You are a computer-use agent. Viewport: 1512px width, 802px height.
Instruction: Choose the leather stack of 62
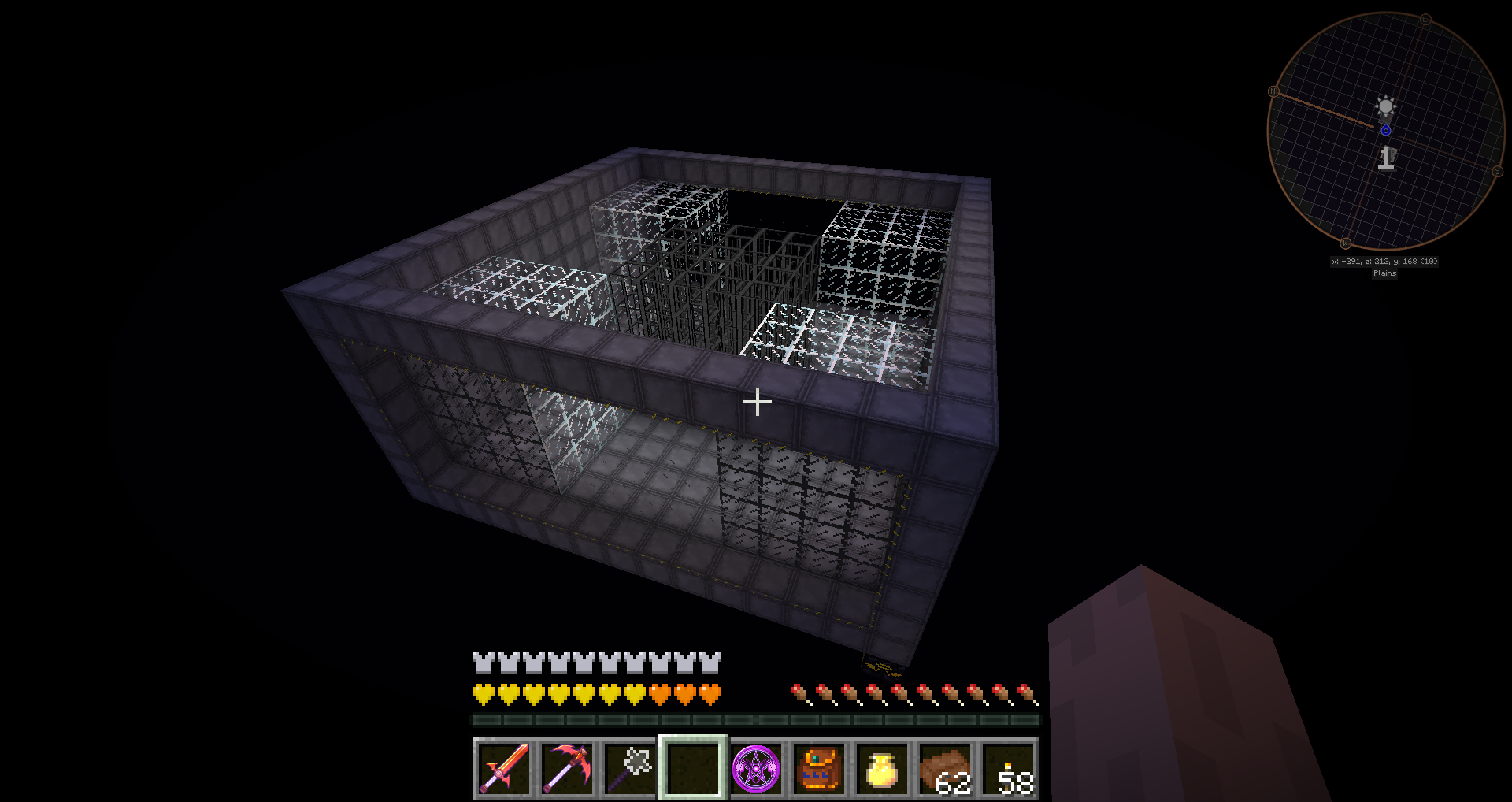tap(945, 768)
